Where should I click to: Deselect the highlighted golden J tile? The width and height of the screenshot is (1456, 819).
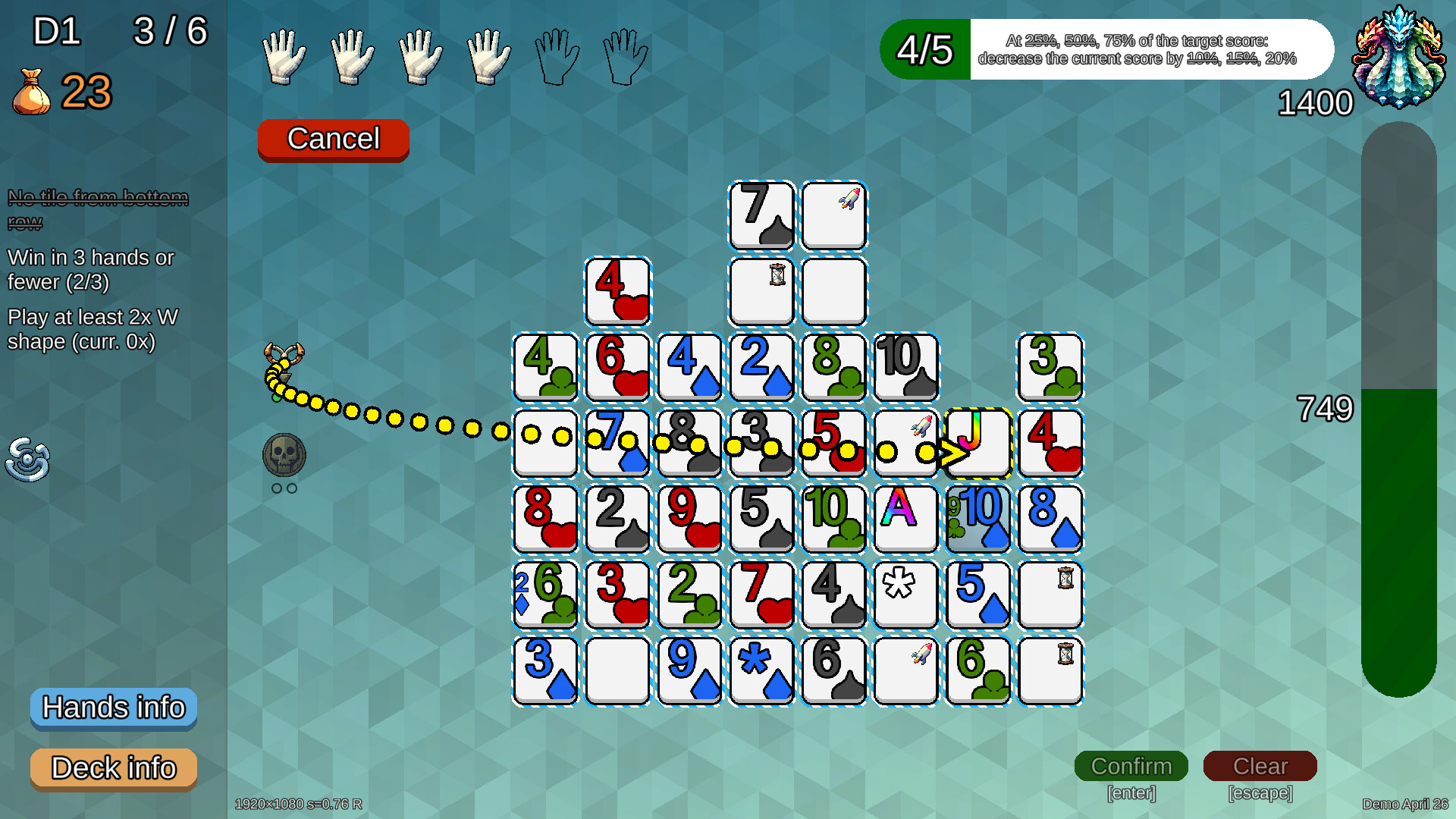click(977, 444)
